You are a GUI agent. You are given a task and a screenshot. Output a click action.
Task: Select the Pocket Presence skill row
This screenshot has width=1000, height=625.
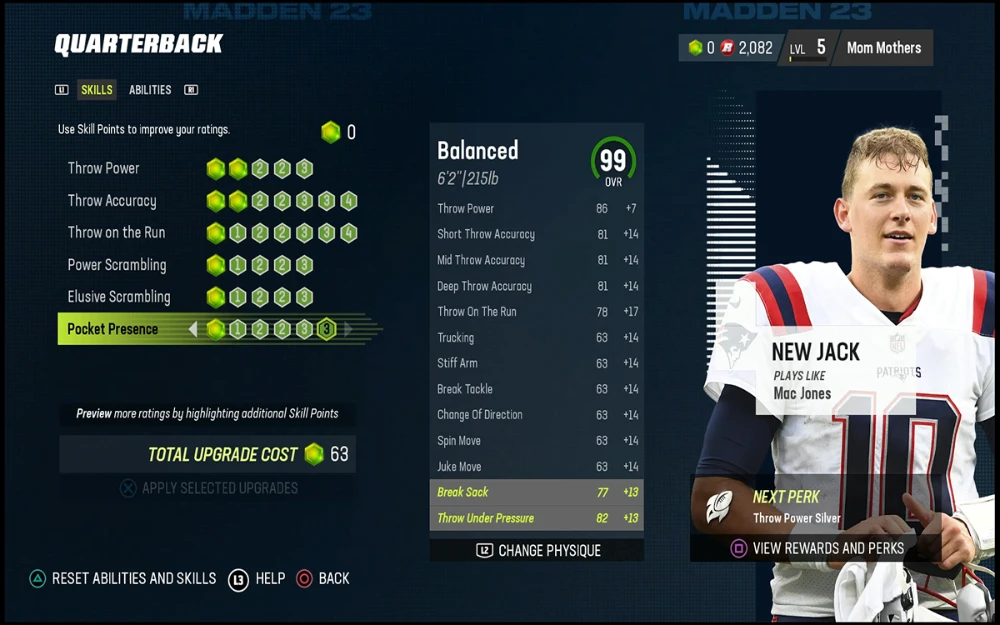click(113, 329)
